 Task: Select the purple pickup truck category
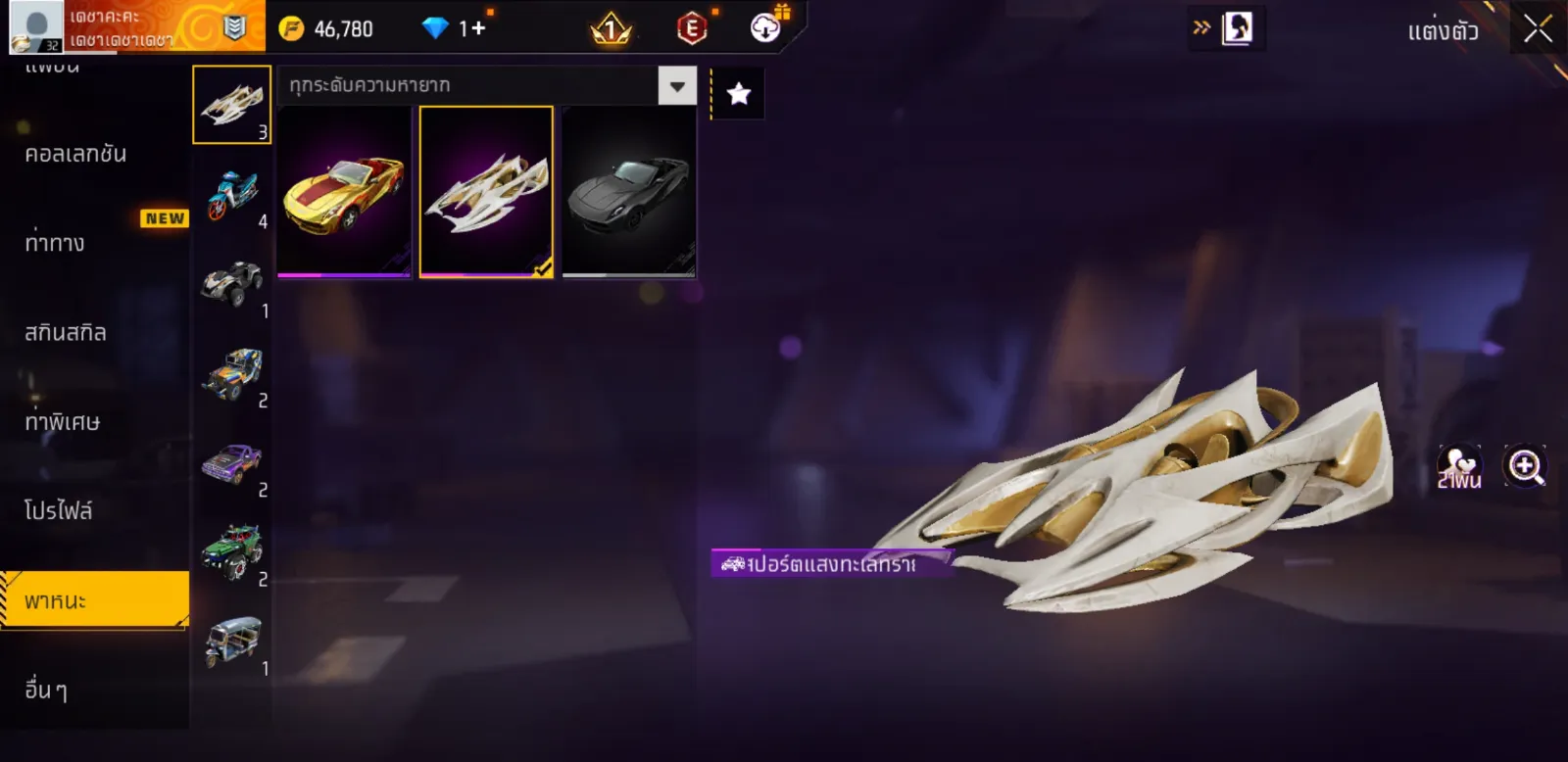point(232,463)
